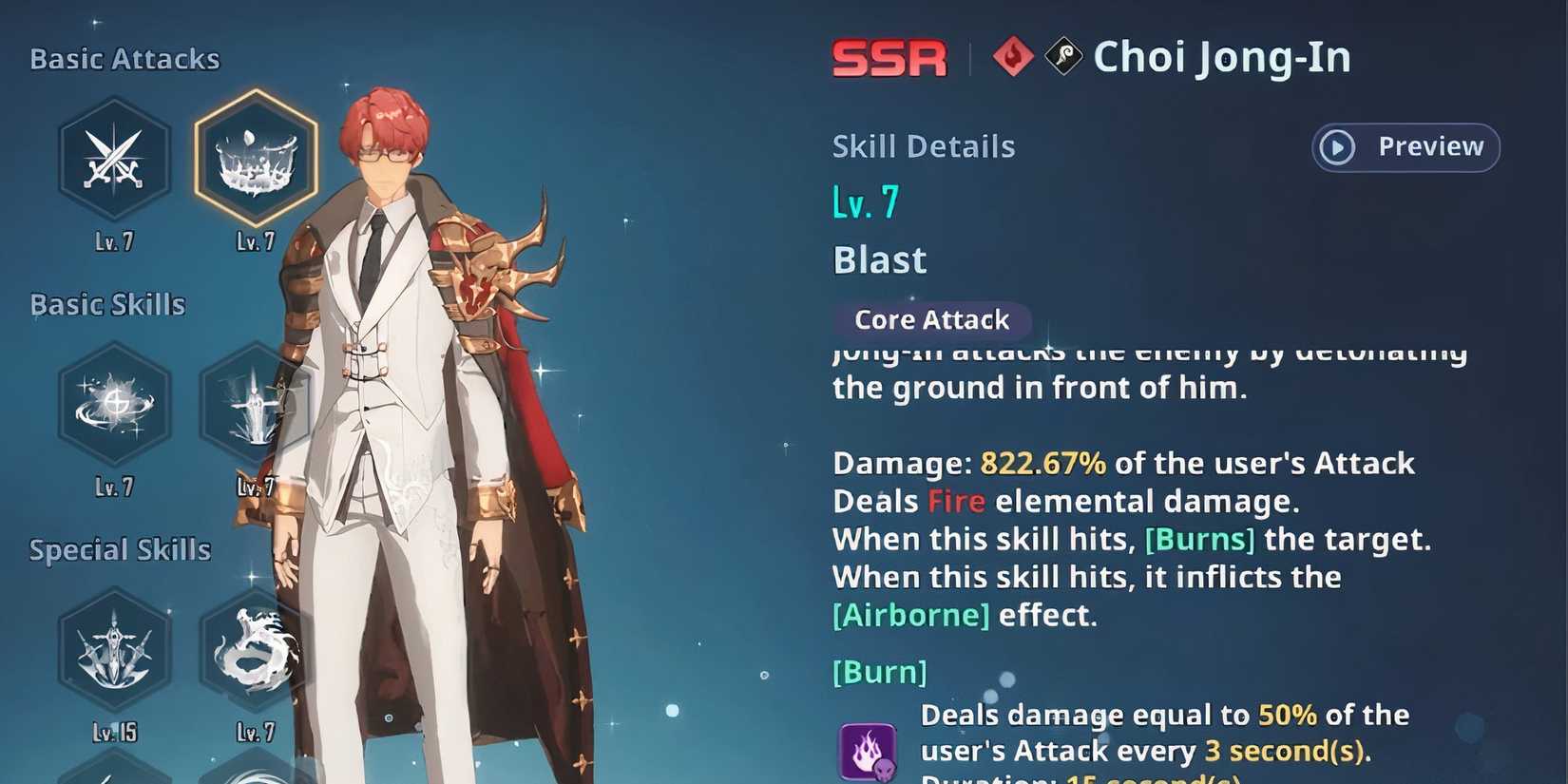Screen dimensions: 1568x784
Task: Click the Fire element icon beside Choi Jong-In
Action: 1015,56
